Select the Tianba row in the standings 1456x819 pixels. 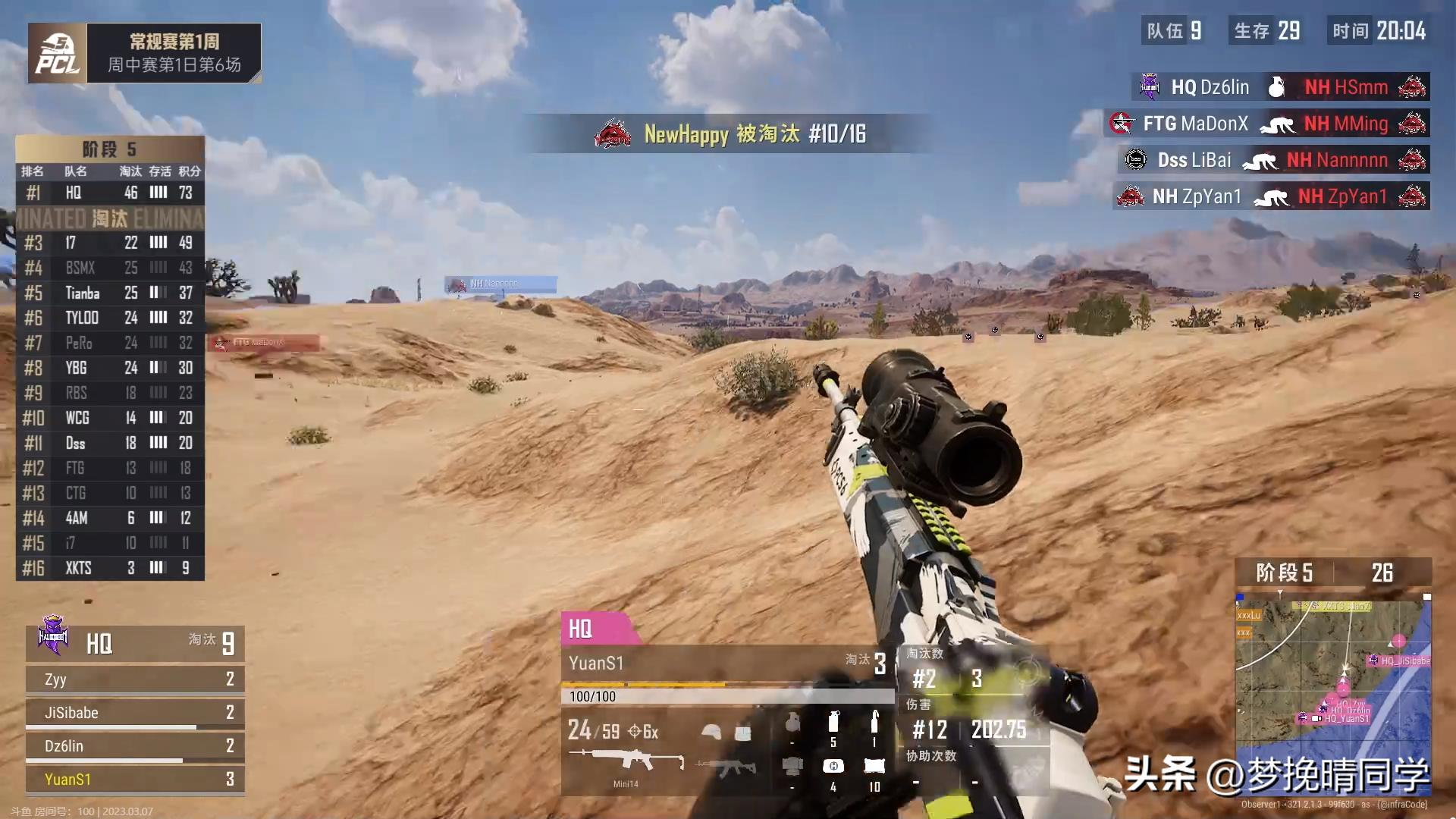tap(110, 293)
